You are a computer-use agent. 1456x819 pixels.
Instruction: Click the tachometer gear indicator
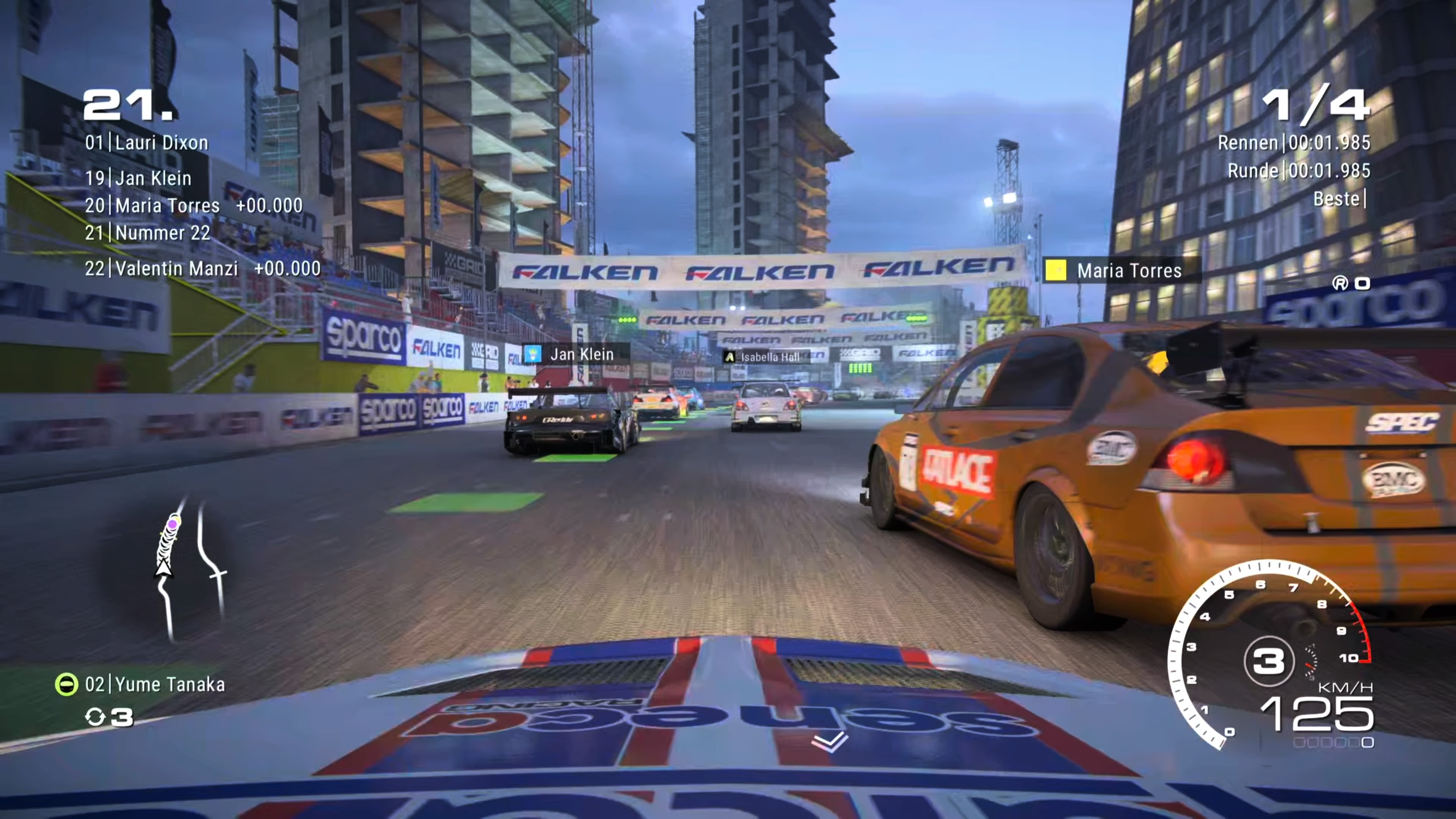tap(1269, 661)
